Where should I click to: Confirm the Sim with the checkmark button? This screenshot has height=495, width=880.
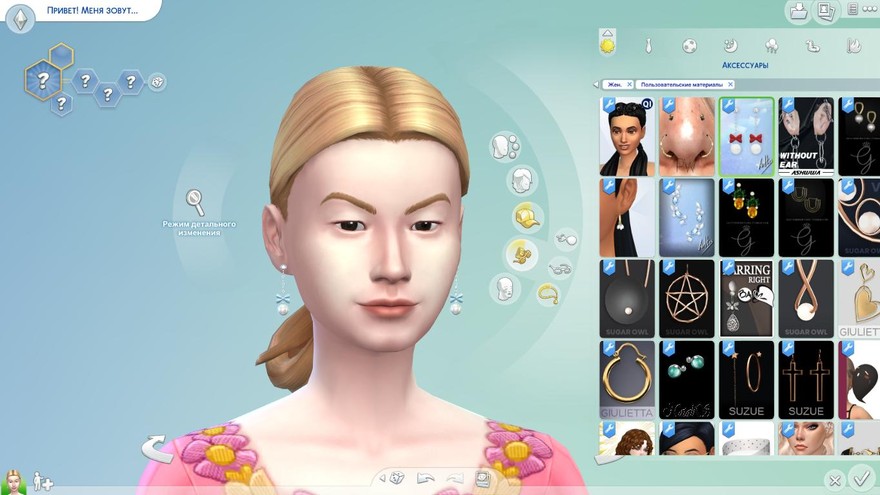tap(859, 479)
